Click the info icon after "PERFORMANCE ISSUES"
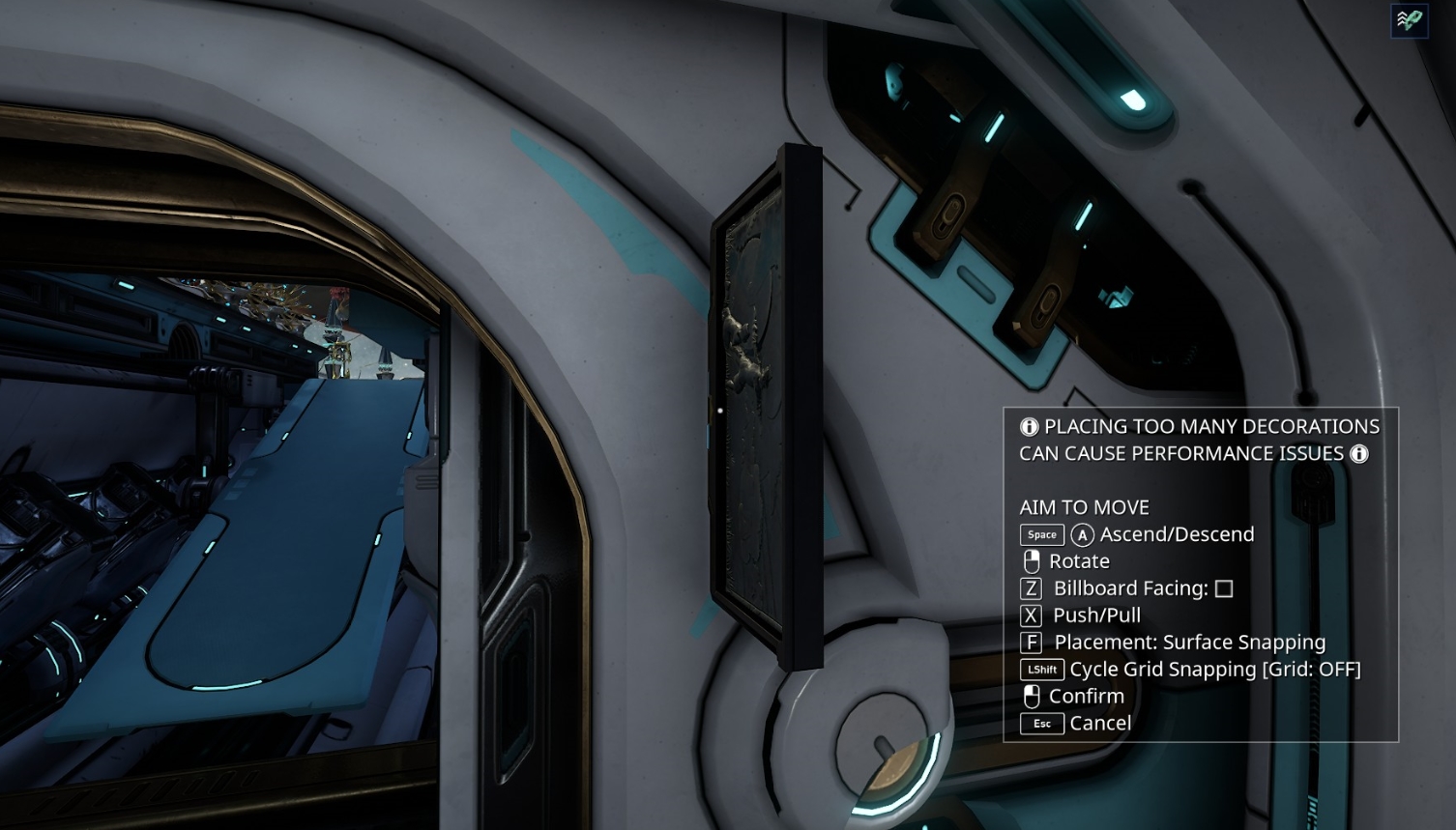Image resolution: width=1456 pixels, height=830 pixels. pyautogui.click(x=1359, y=453)
